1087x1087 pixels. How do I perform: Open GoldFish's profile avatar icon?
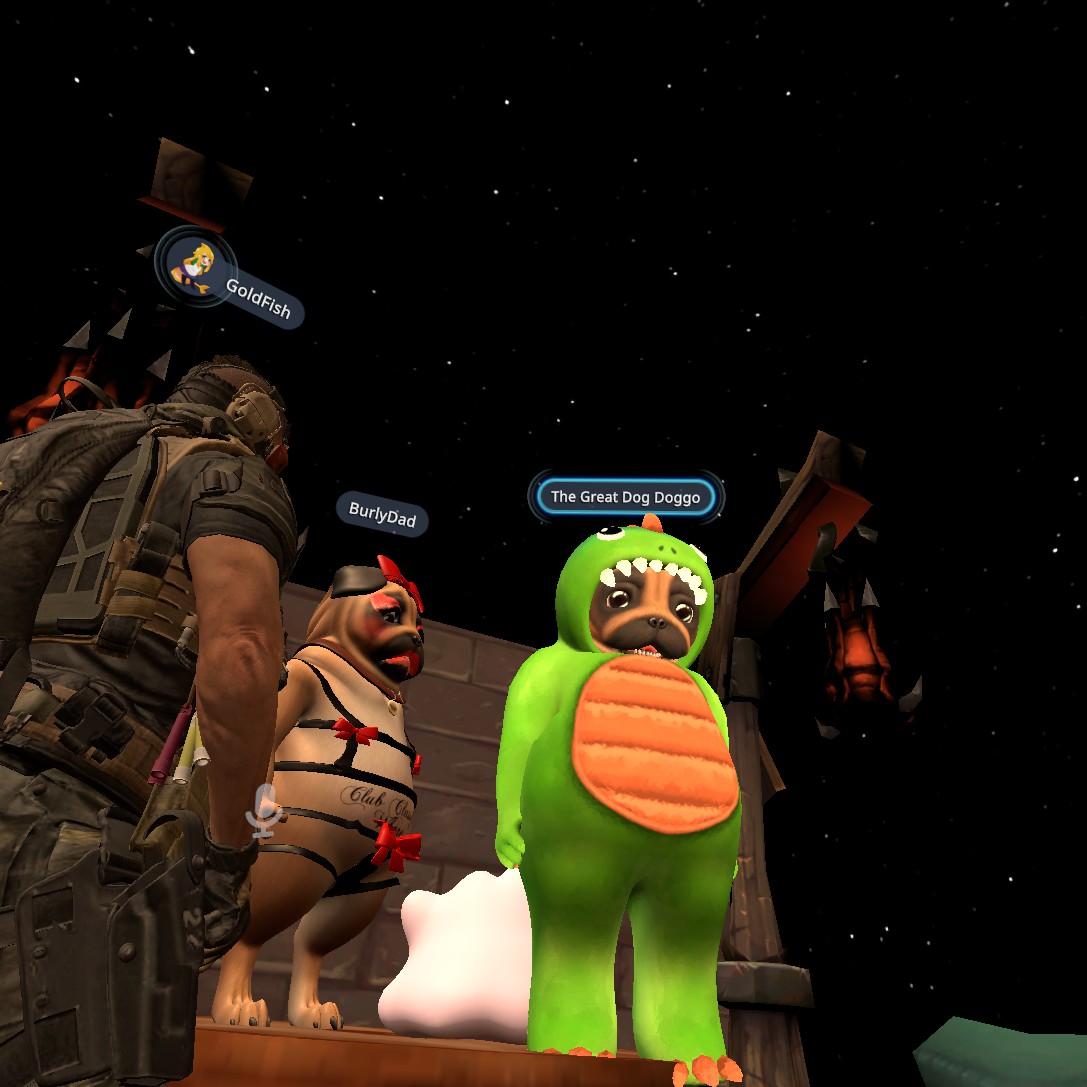(194, 265)
